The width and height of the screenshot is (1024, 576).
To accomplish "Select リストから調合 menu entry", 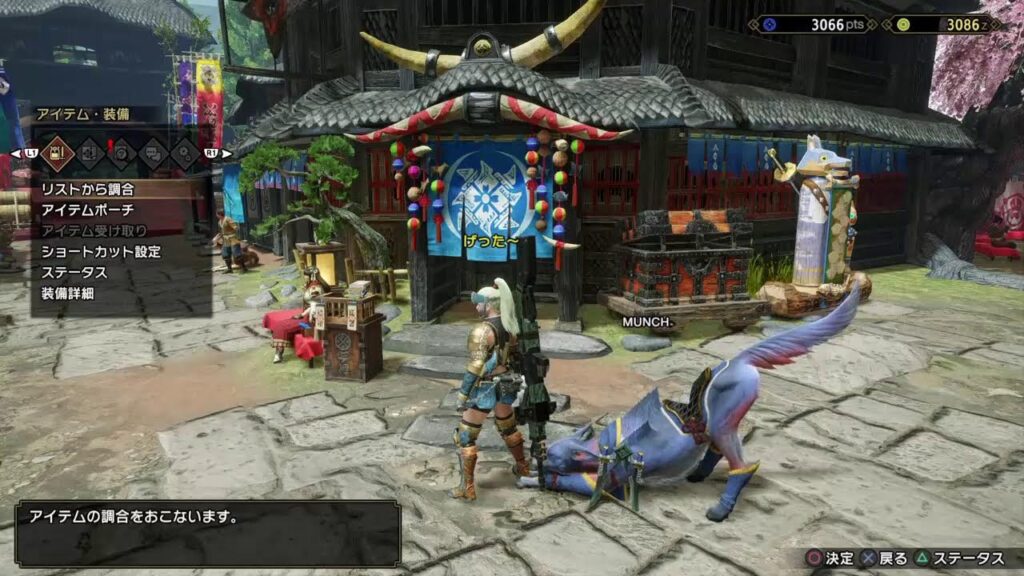I will (x=88, y=189).
